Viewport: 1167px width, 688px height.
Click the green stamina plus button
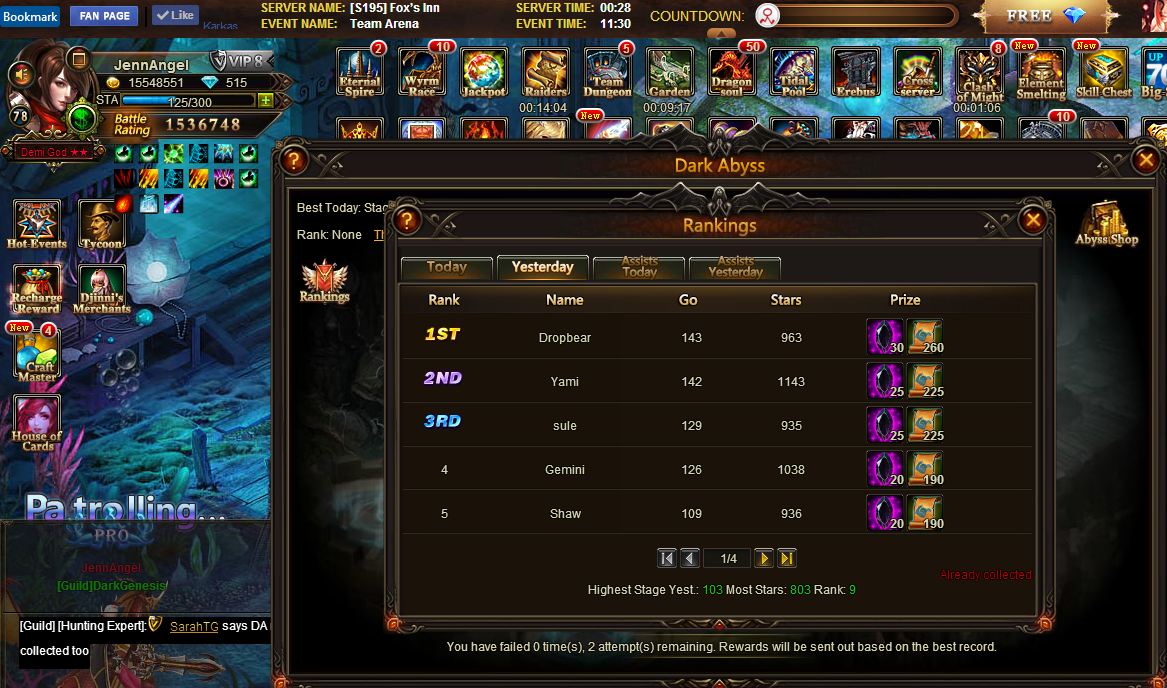coord(265,101)
